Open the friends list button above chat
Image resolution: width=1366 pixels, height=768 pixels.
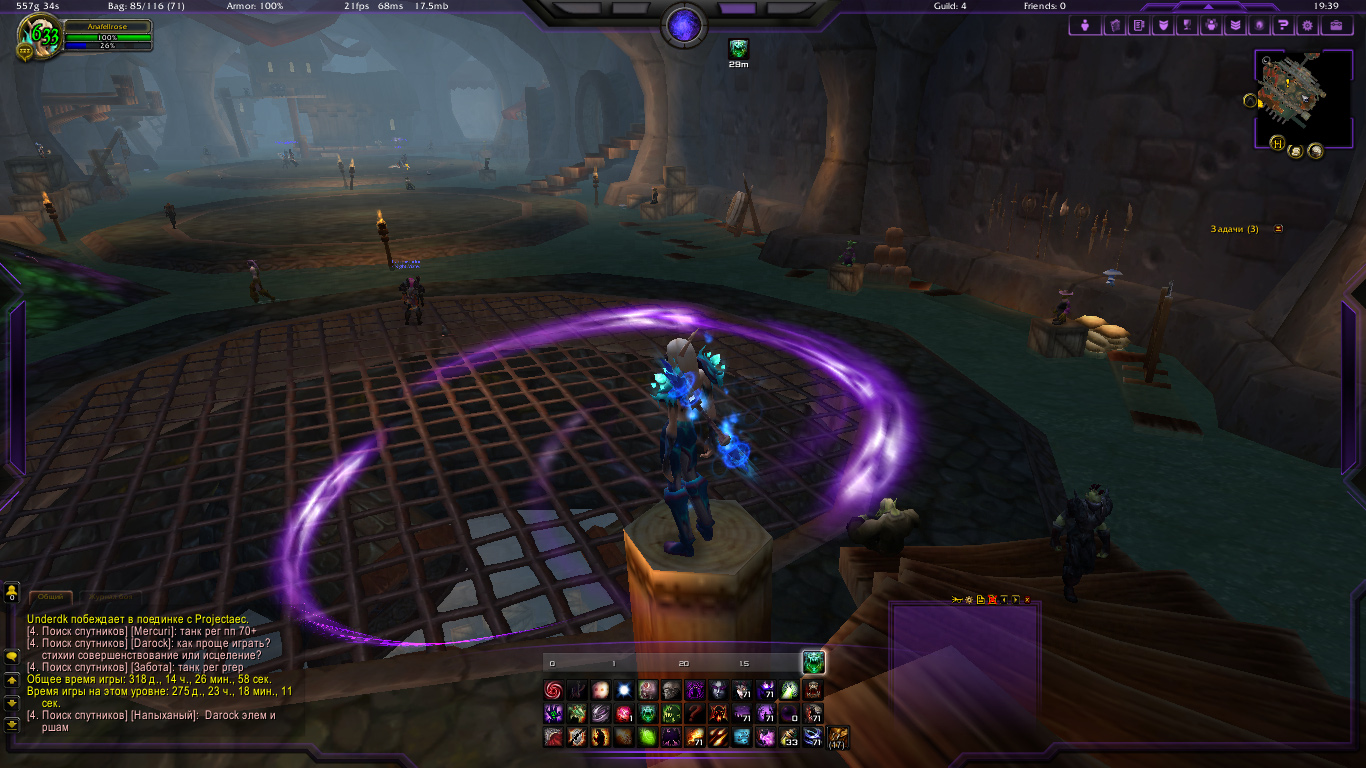pos(12,593)
